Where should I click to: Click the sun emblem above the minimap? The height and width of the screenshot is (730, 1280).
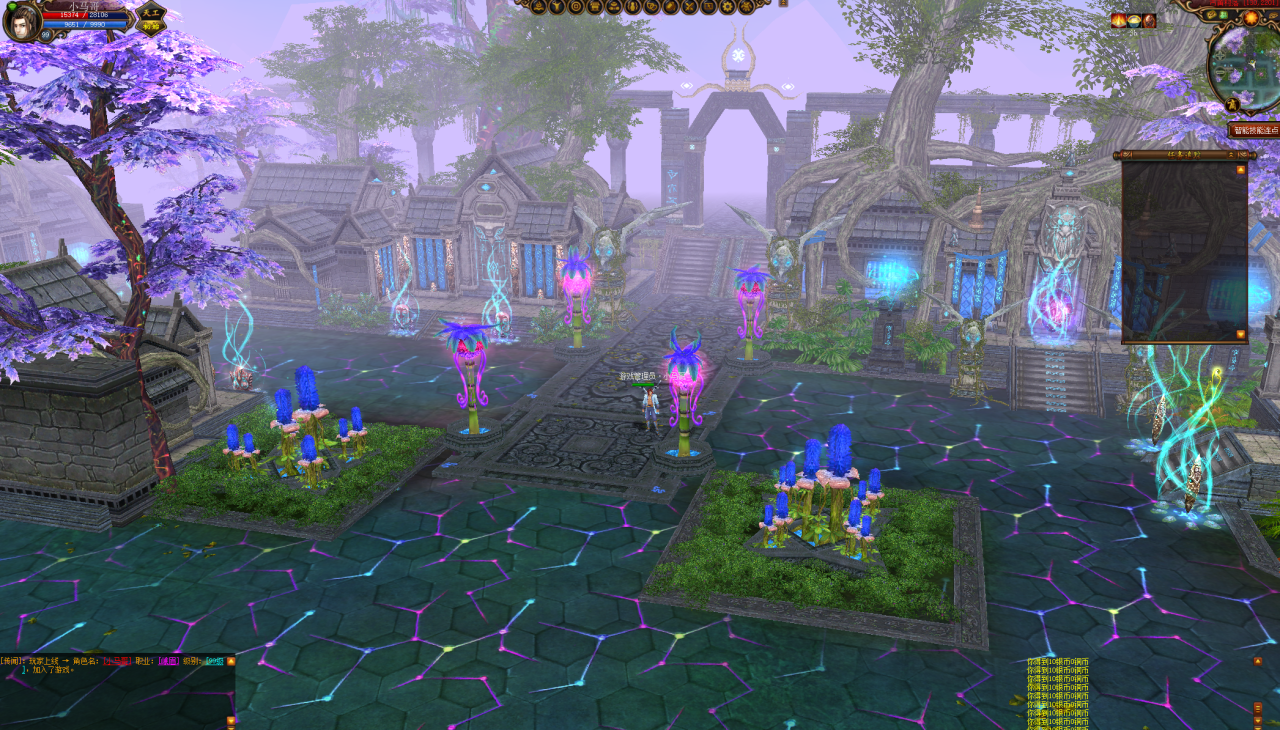click(x=1251, y=18)
